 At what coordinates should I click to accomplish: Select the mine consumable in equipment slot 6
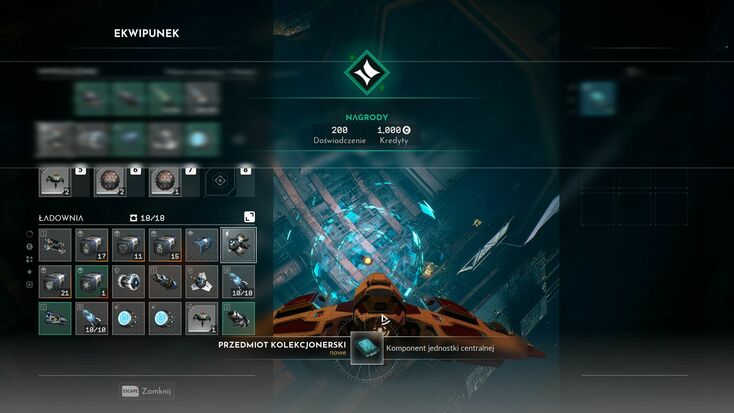(110, 181)
